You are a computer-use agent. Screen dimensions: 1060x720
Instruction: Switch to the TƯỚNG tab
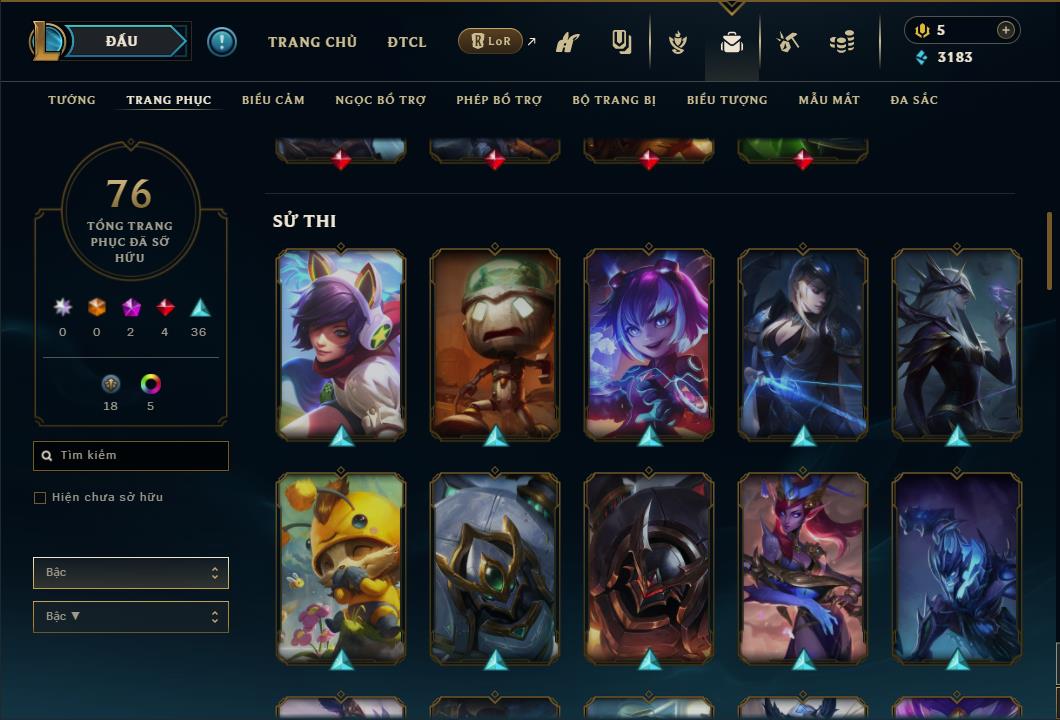(x=72, y=100)
